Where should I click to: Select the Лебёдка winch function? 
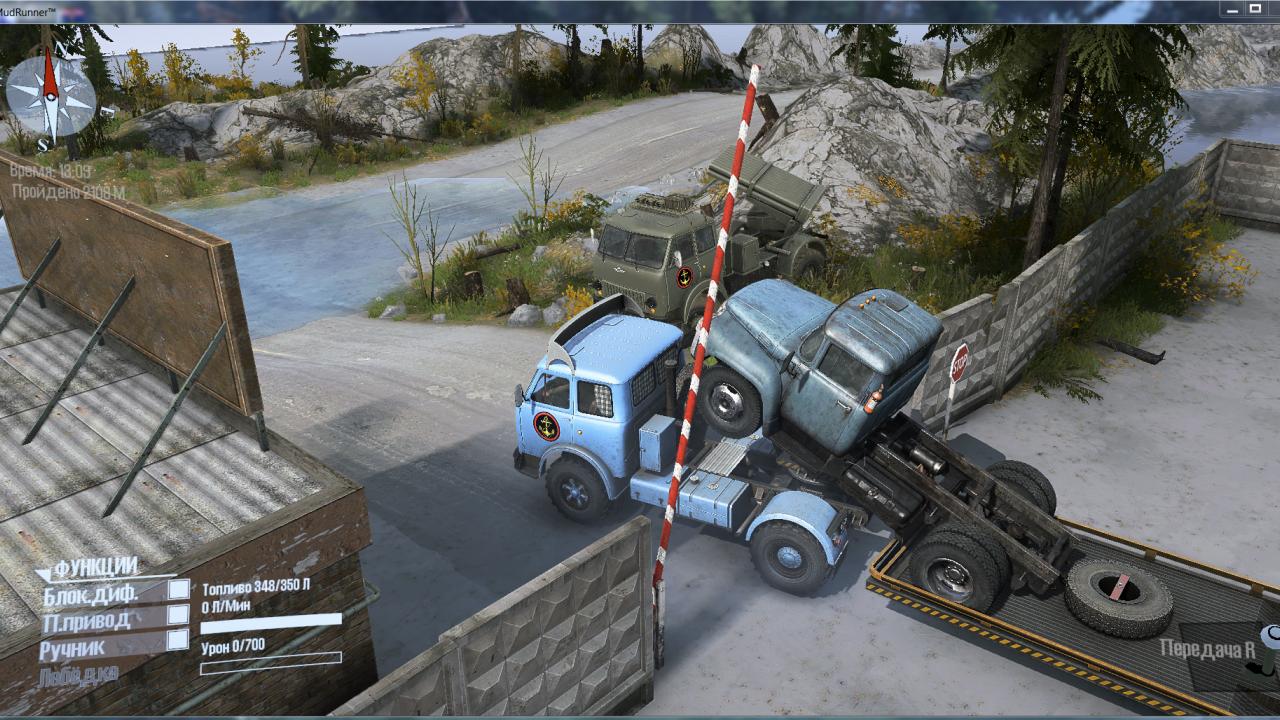(x=78, y=674)
